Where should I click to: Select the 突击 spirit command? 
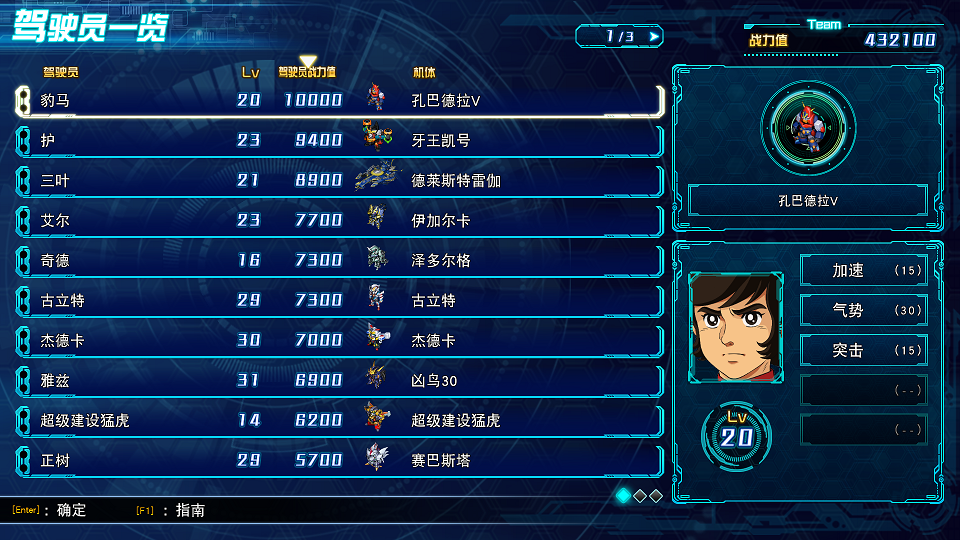[x=864, y=350]
